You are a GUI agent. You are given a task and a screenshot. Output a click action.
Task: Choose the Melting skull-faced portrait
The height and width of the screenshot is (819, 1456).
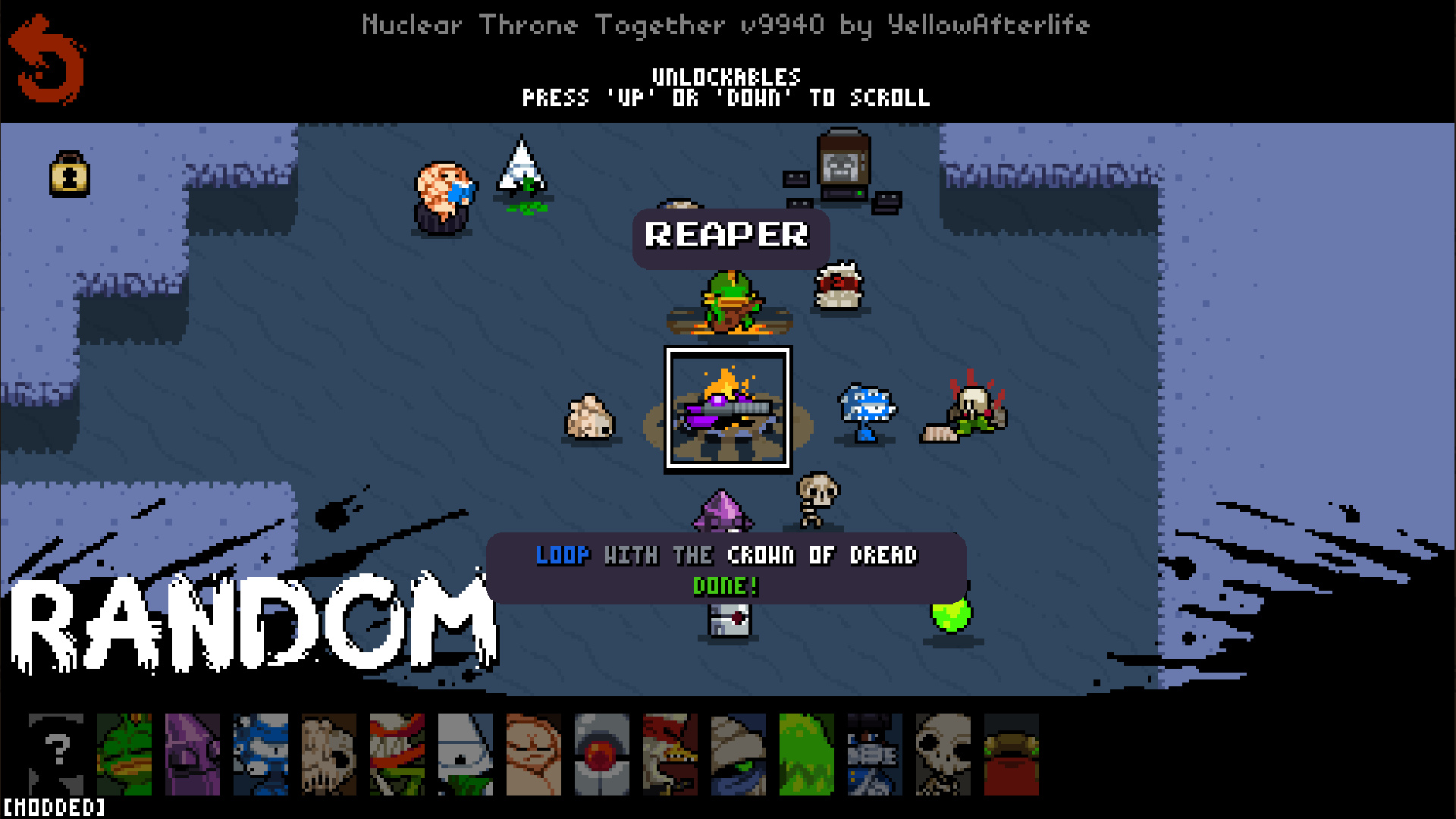[329, 754]
